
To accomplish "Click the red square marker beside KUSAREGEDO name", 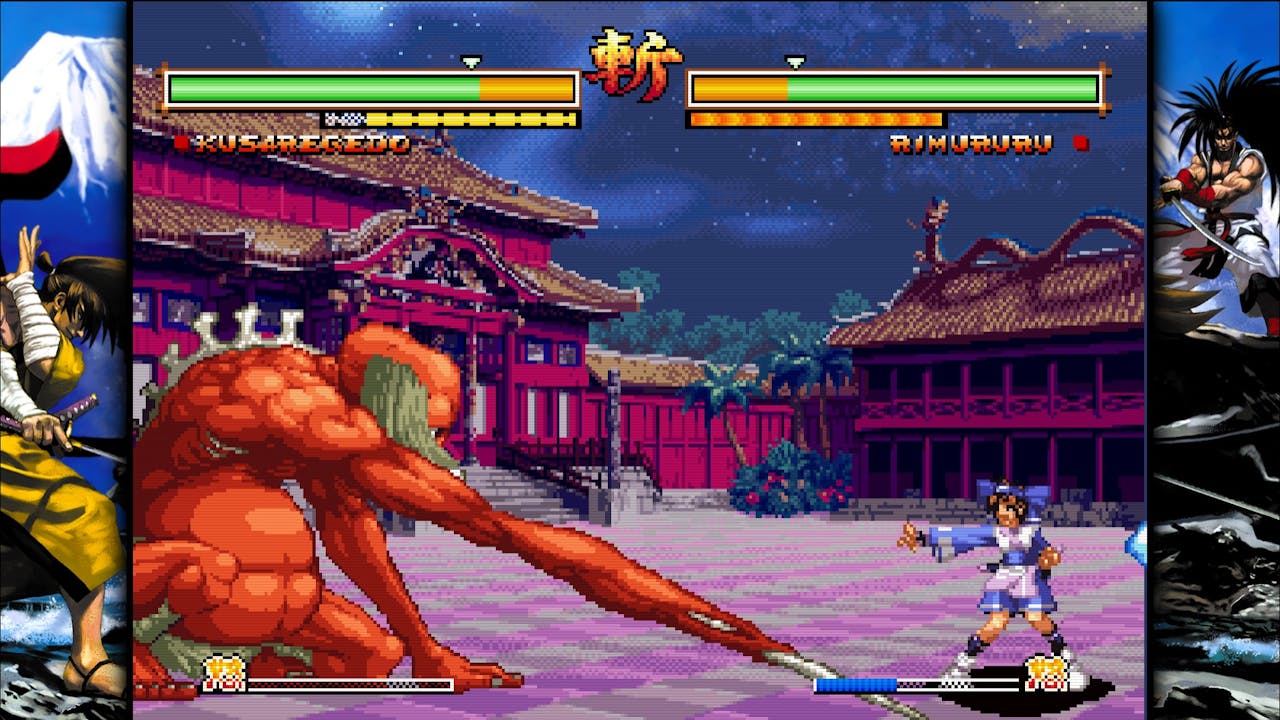I will [x=182, y=143].
